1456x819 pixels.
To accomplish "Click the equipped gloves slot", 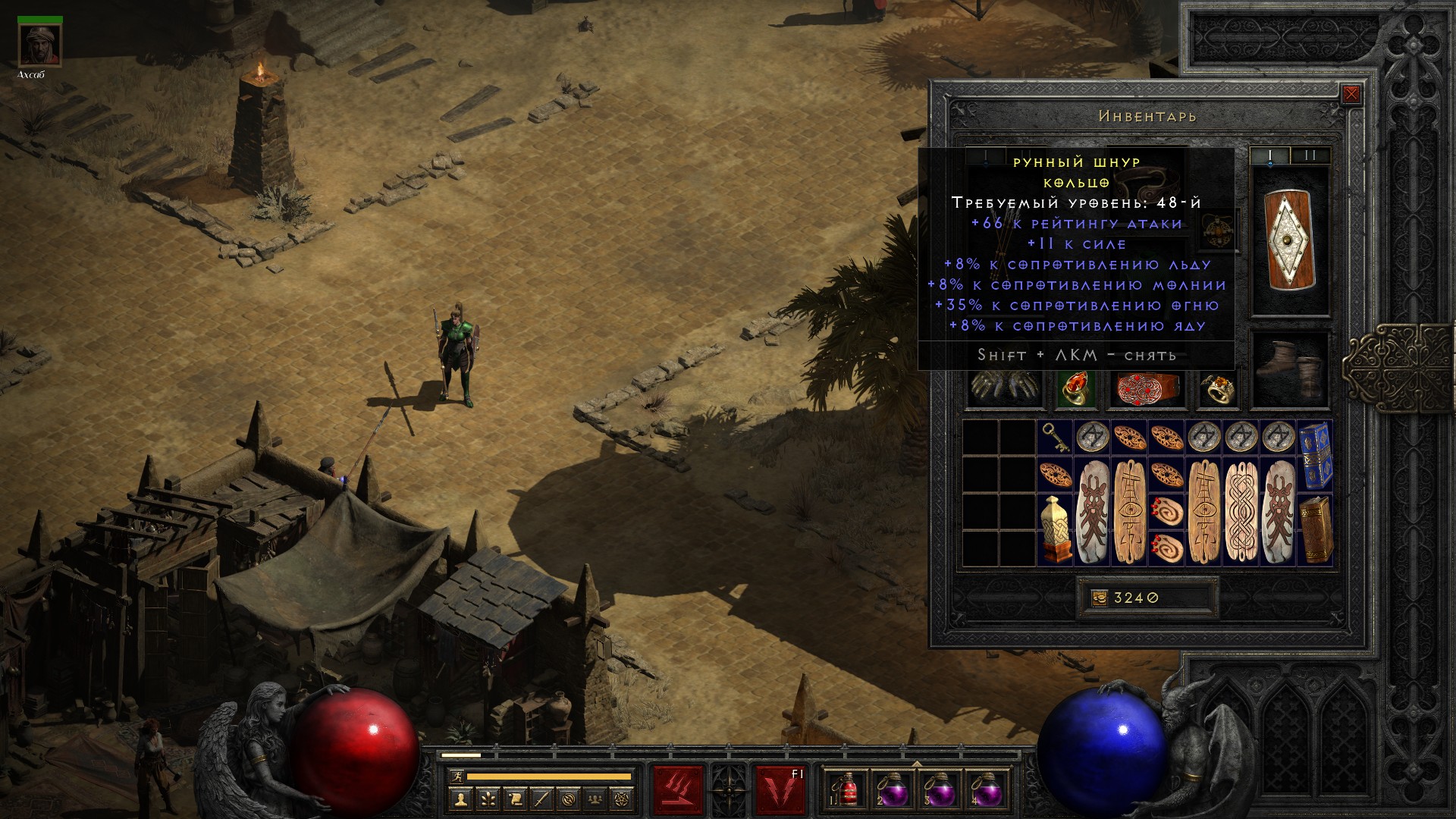I will click(1003, 388).
